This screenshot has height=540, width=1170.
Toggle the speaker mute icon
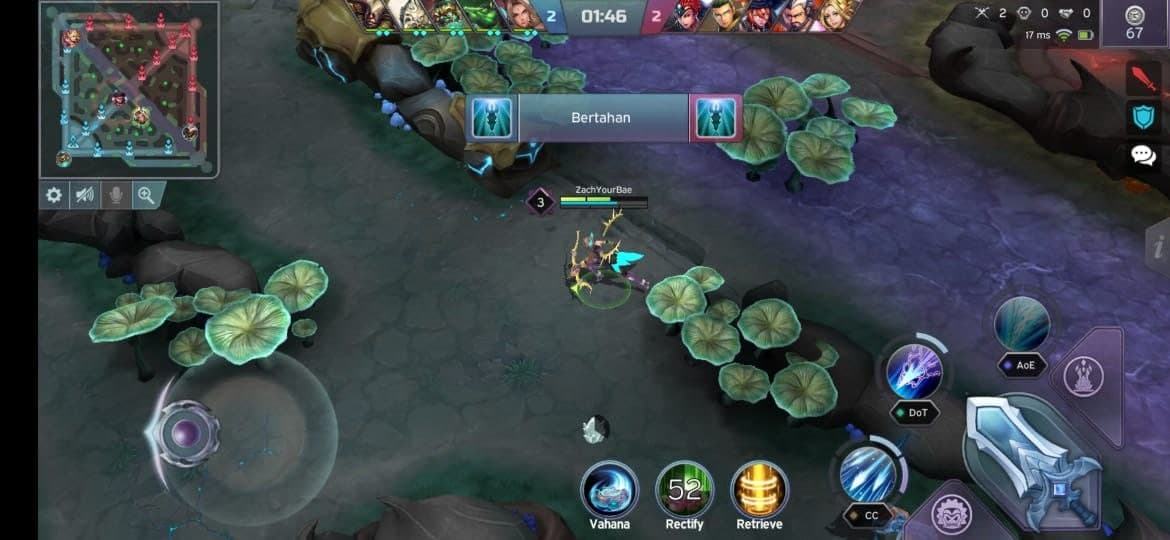pos(85,195)
